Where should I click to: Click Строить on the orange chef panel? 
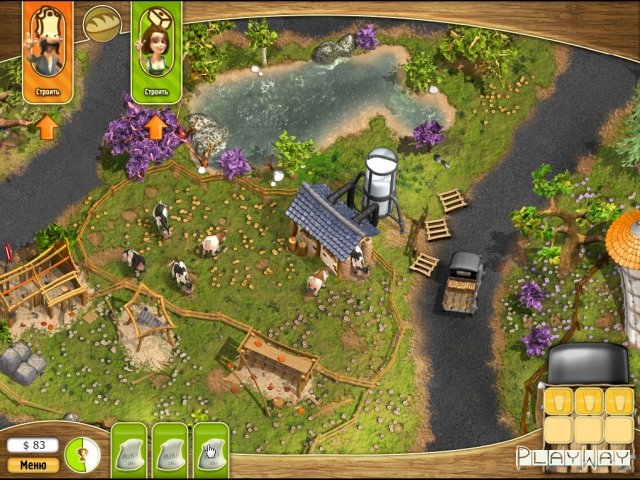(x=46, y=92)
